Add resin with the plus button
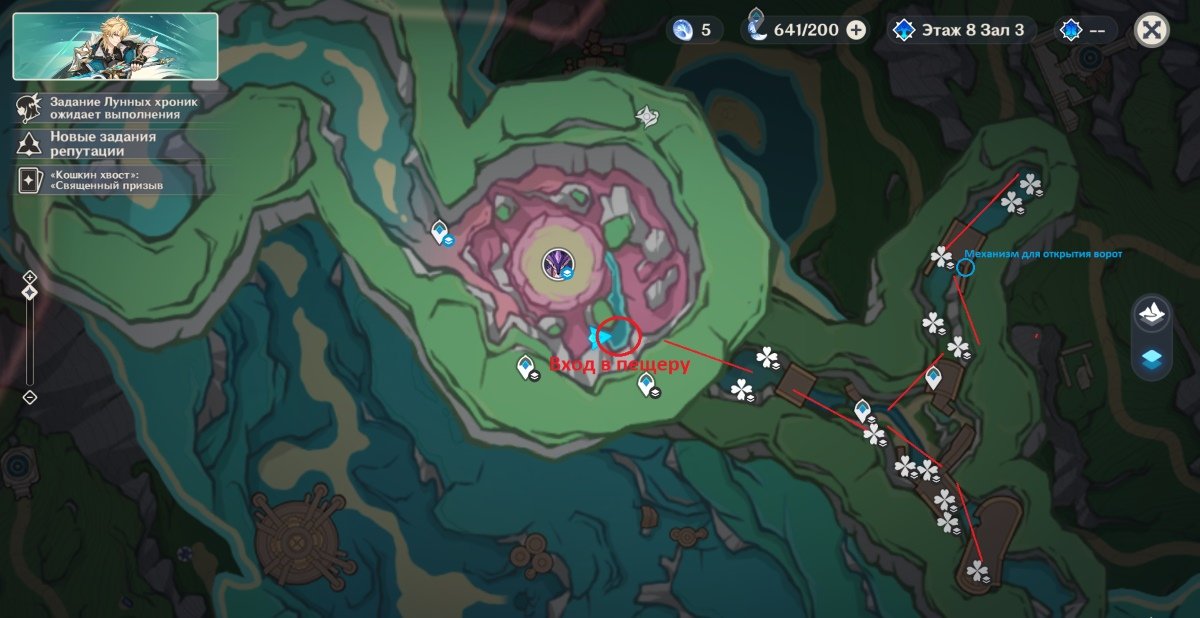The height and width of the screenshot is (618, 1200). click(856, 30)
